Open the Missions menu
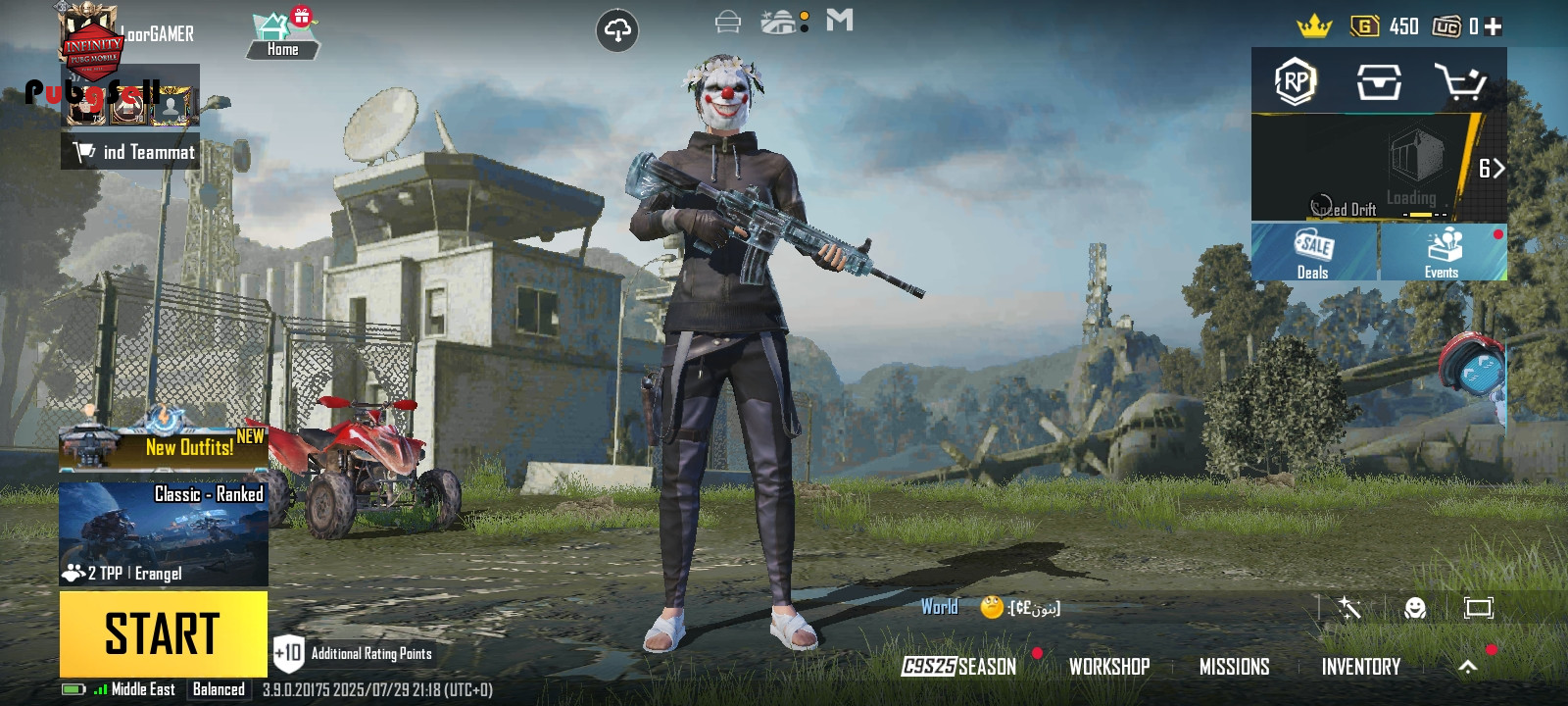Image resolution: width=1568 pixels, height=706 pixels. coord(1234,667)
